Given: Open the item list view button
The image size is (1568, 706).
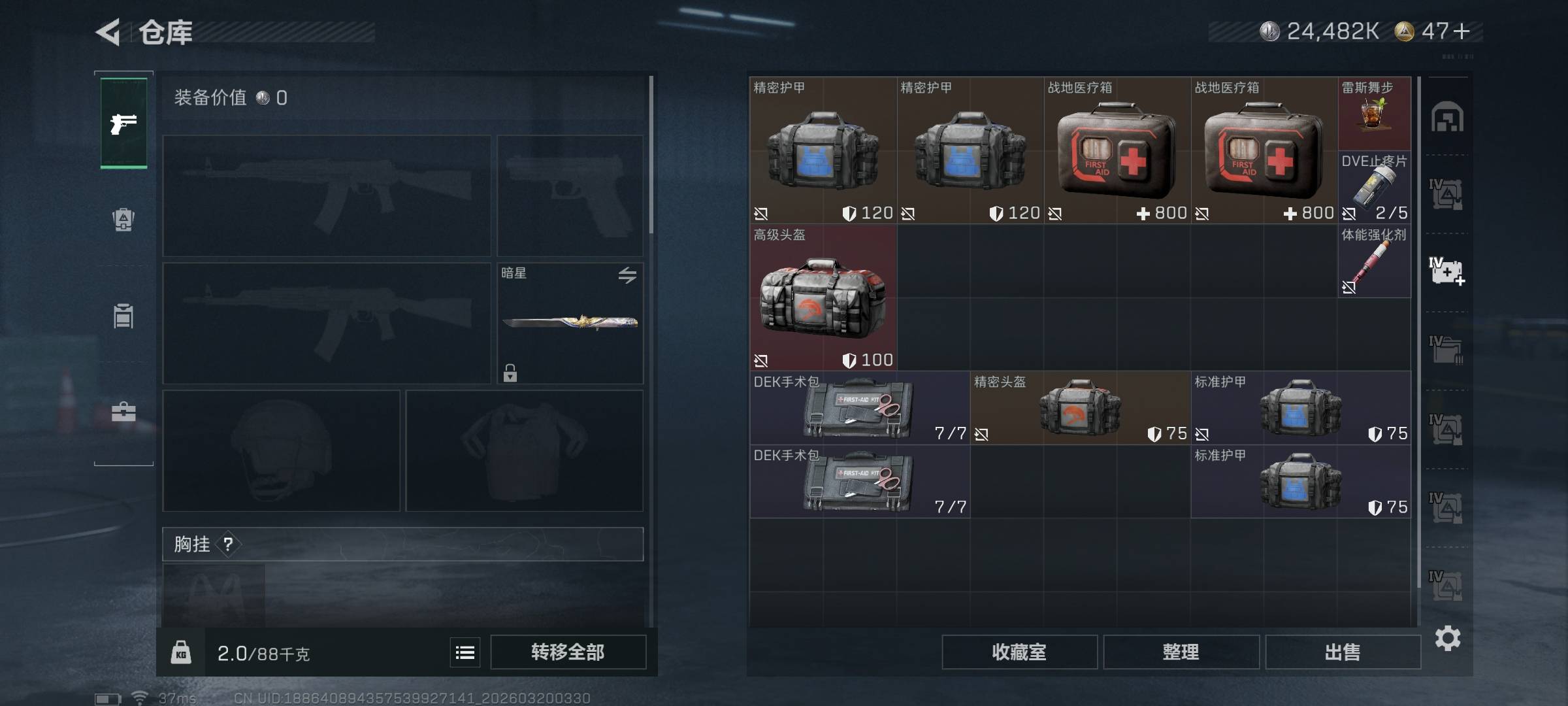Looking at the screenshot, I should tap(465, 652).
